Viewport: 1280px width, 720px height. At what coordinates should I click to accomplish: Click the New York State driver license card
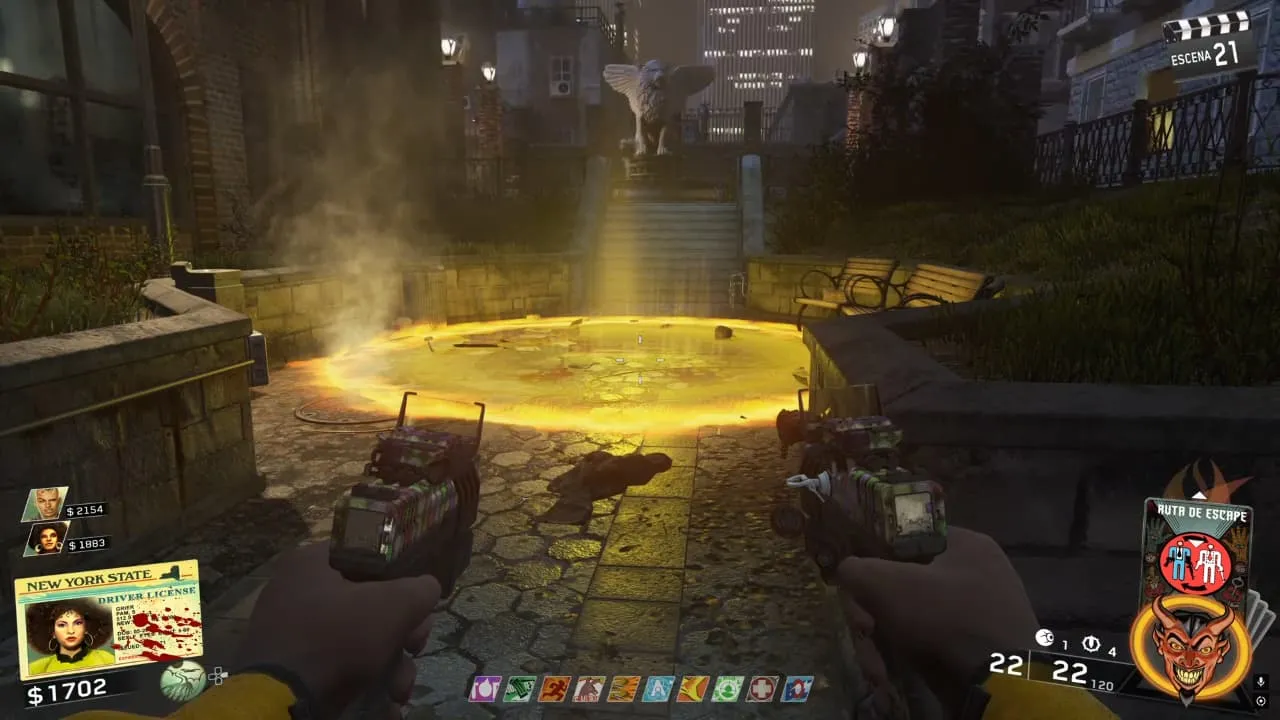click(108, 620)
